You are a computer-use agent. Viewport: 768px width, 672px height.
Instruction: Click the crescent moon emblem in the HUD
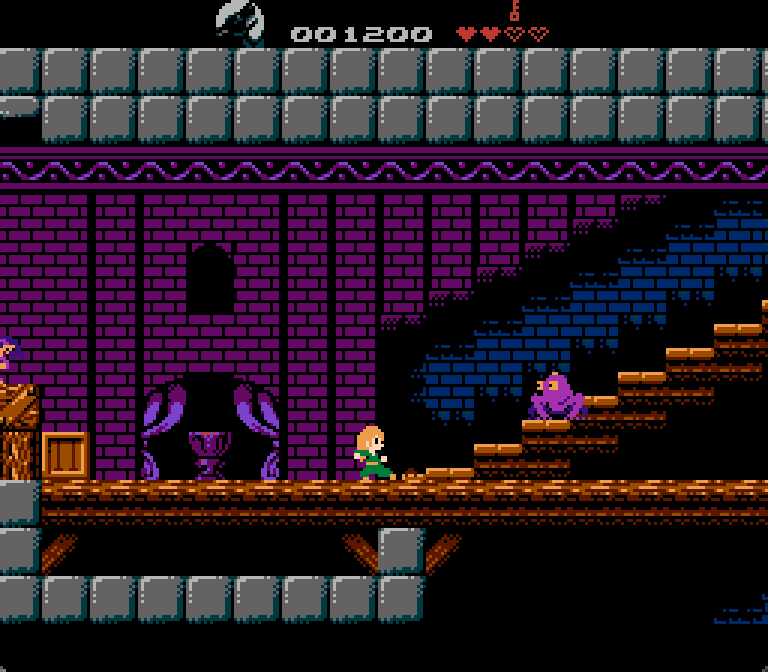[240, 22]
